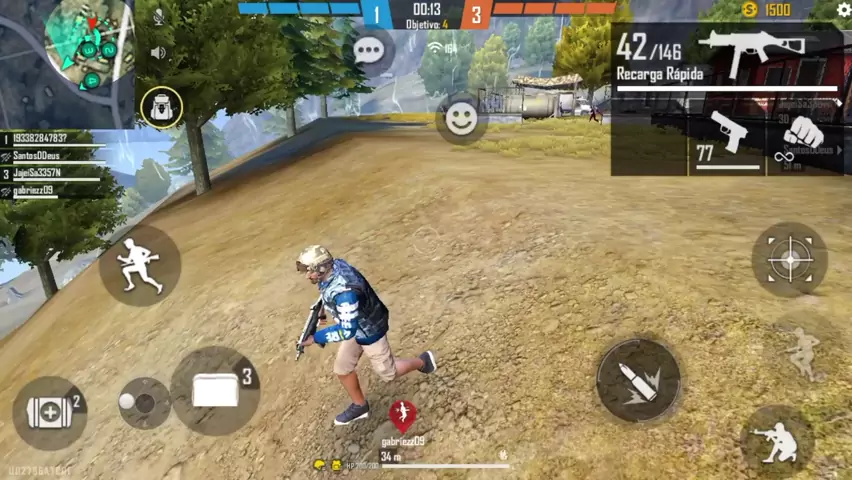Toggle the speaker sound icon
The height and width of the screenshot is (480, 852).
point(158,52)
